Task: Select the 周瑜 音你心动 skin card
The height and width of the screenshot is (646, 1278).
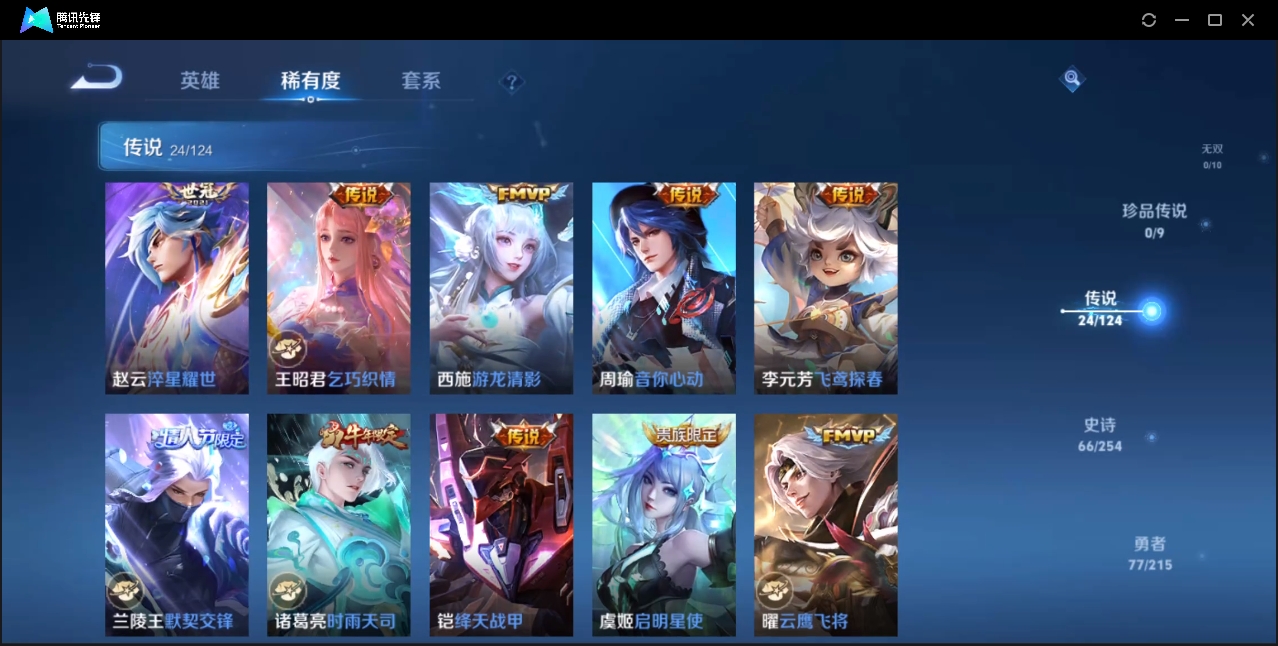Action: click(x=664, y=288)
